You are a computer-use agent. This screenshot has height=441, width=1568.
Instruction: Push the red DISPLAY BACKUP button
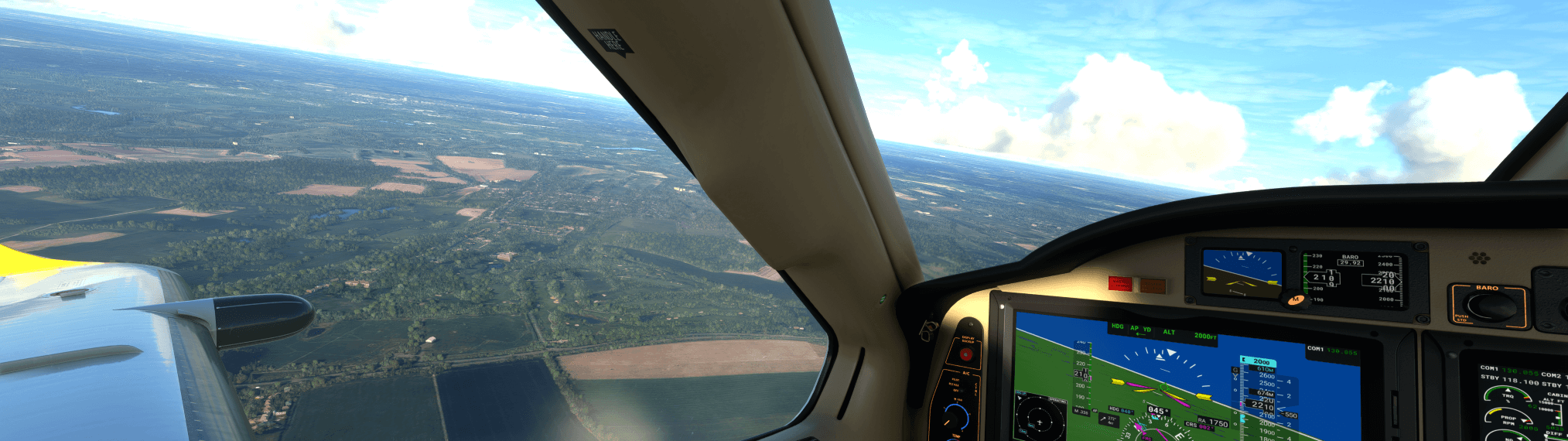(x=965, y=354)
